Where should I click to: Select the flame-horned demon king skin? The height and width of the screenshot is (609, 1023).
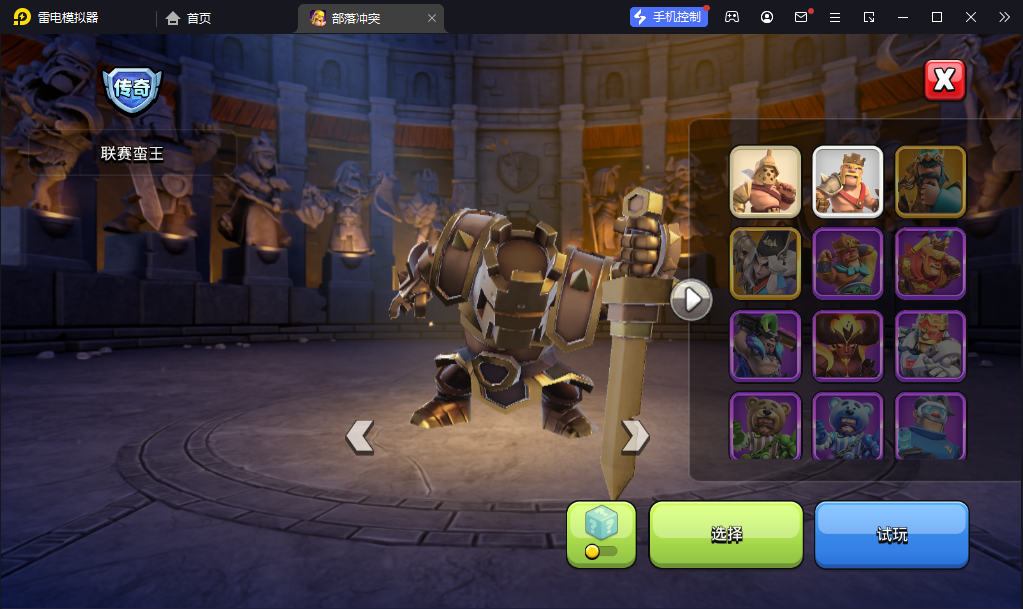(848, 346)
